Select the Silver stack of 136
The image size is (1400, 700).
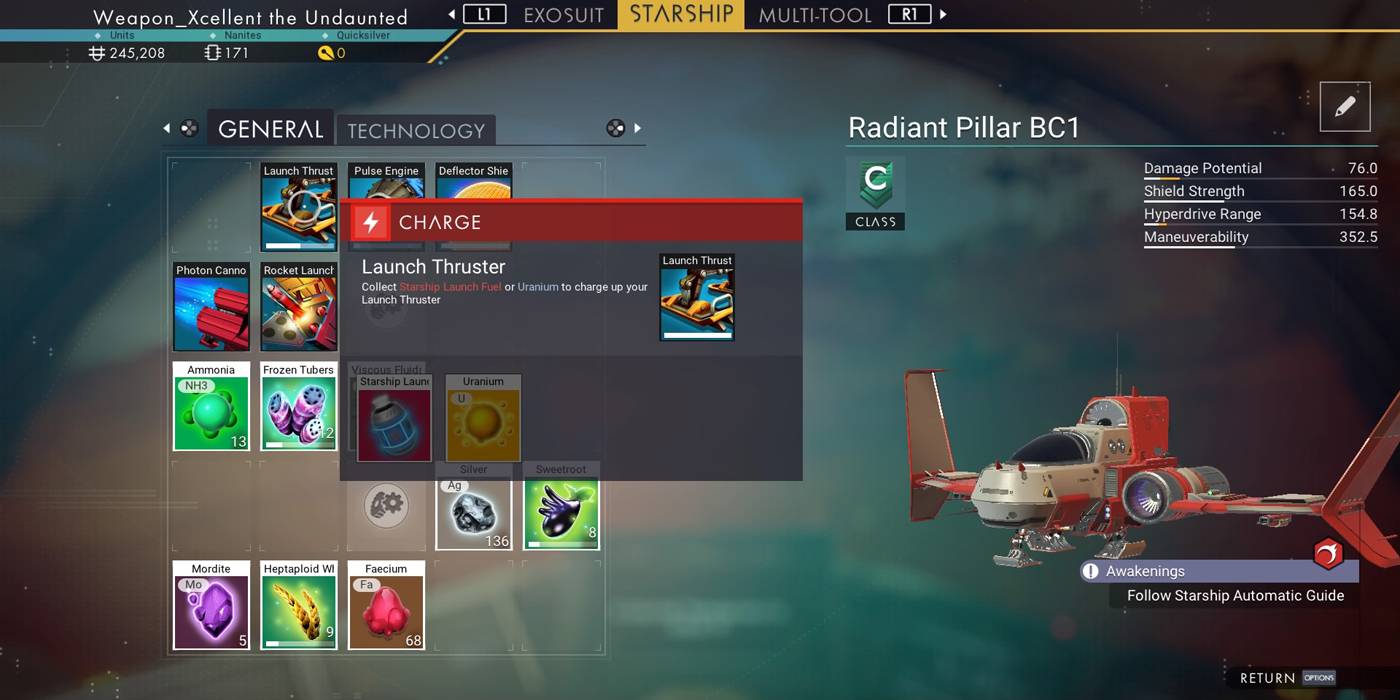click(x=474, y=513)
